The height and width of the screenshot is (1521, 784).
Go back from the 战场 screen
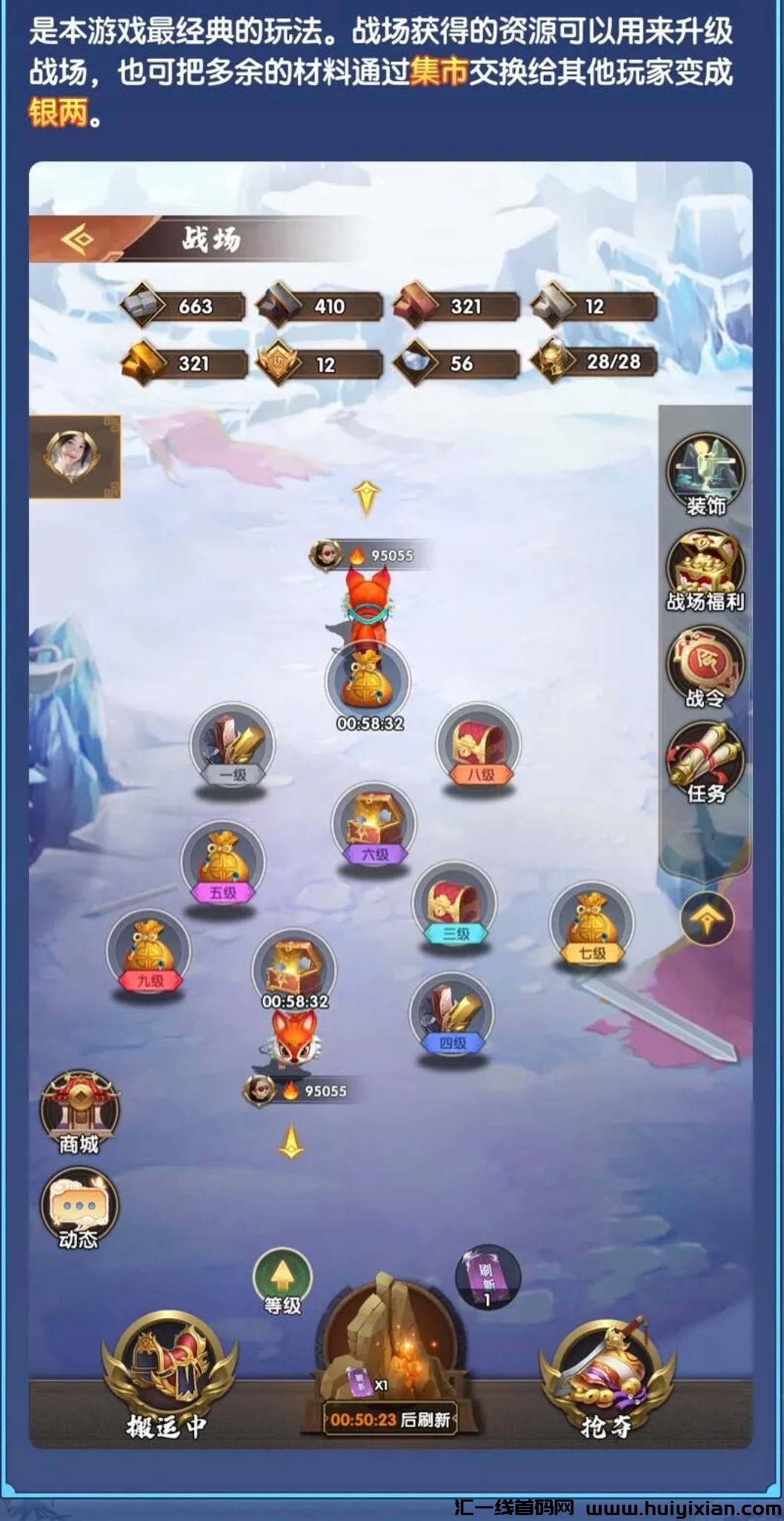tap(79, 239)
